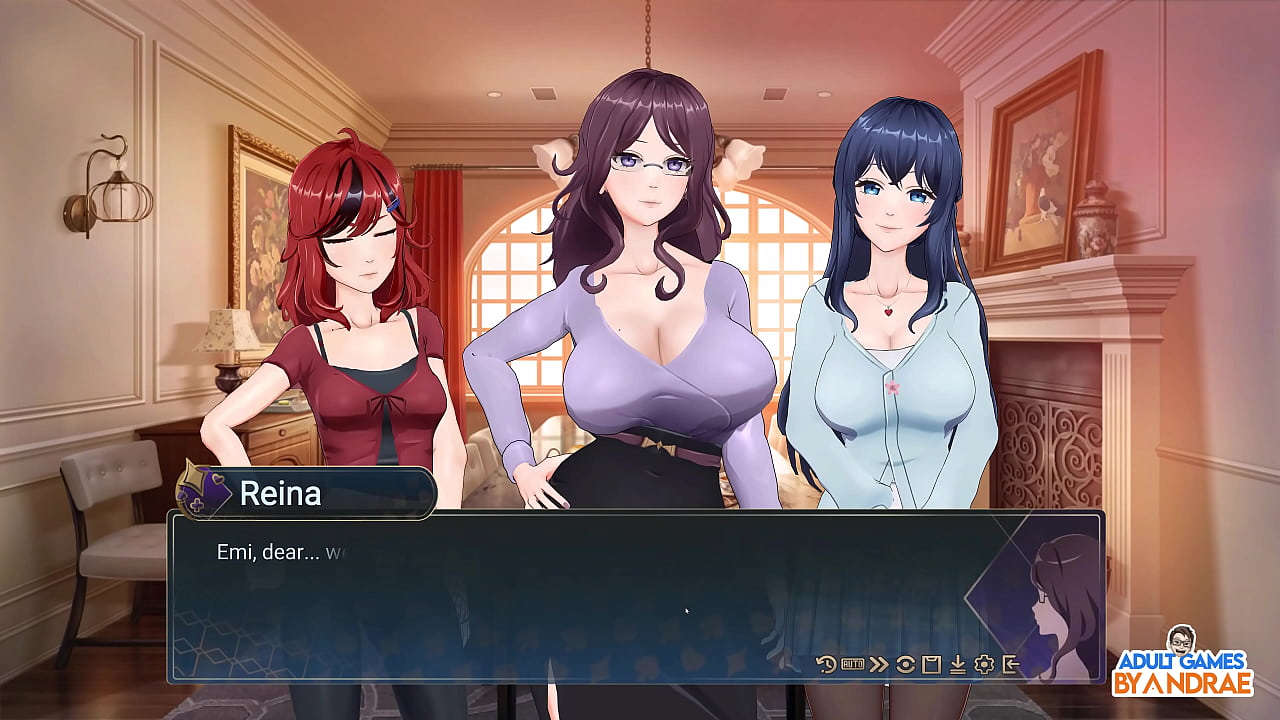Click the Reina name label
The image size is (1280, 720).
tap(281, 493)
